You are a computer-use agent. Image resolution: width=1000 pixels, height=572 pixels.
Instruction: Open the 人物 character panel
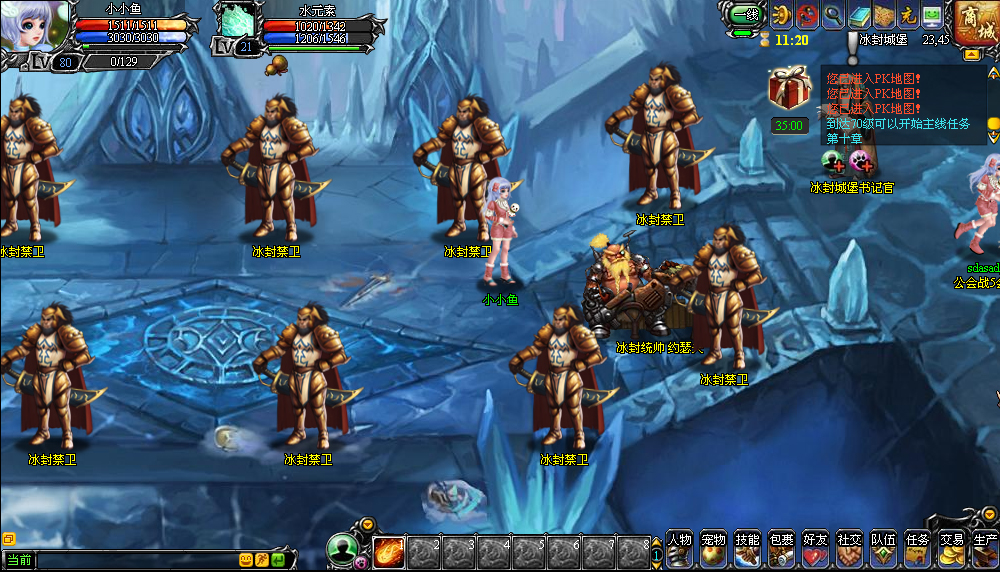(679, 548)
